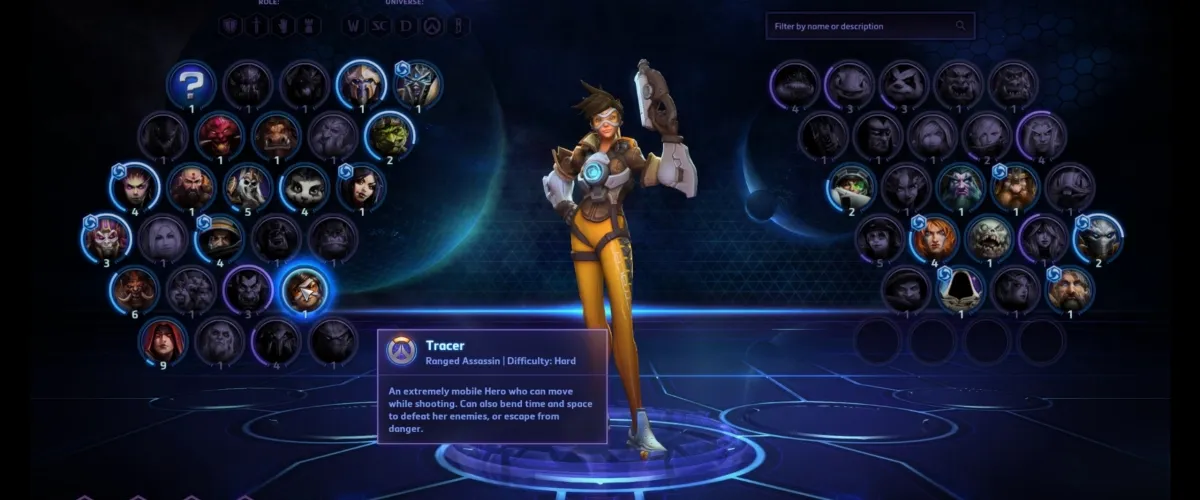Filter heroes by Warcraft universe
Screen dimensions: 1200x500
353,26
